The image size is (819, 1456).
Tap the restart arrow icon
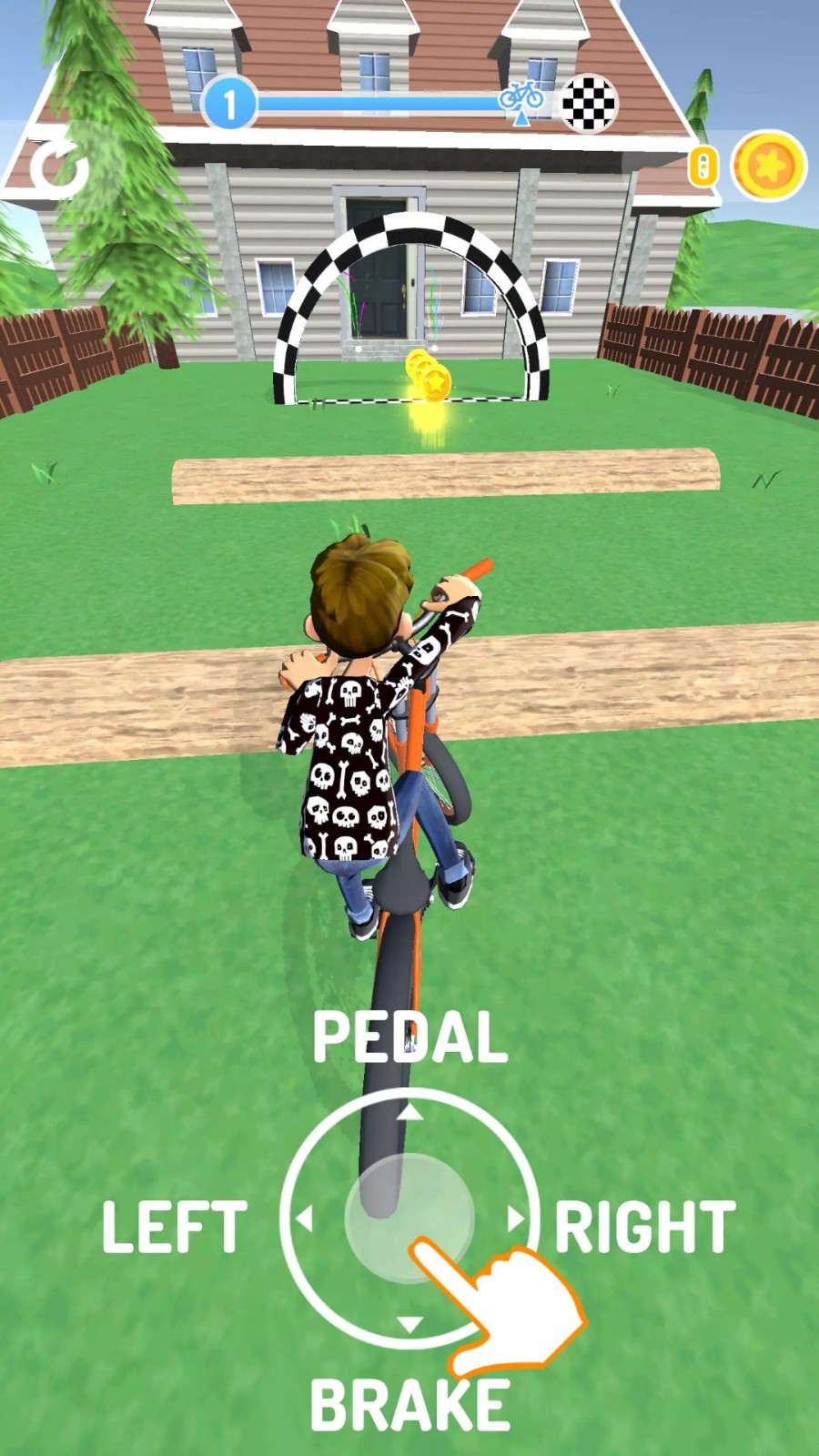pos(58,169)
